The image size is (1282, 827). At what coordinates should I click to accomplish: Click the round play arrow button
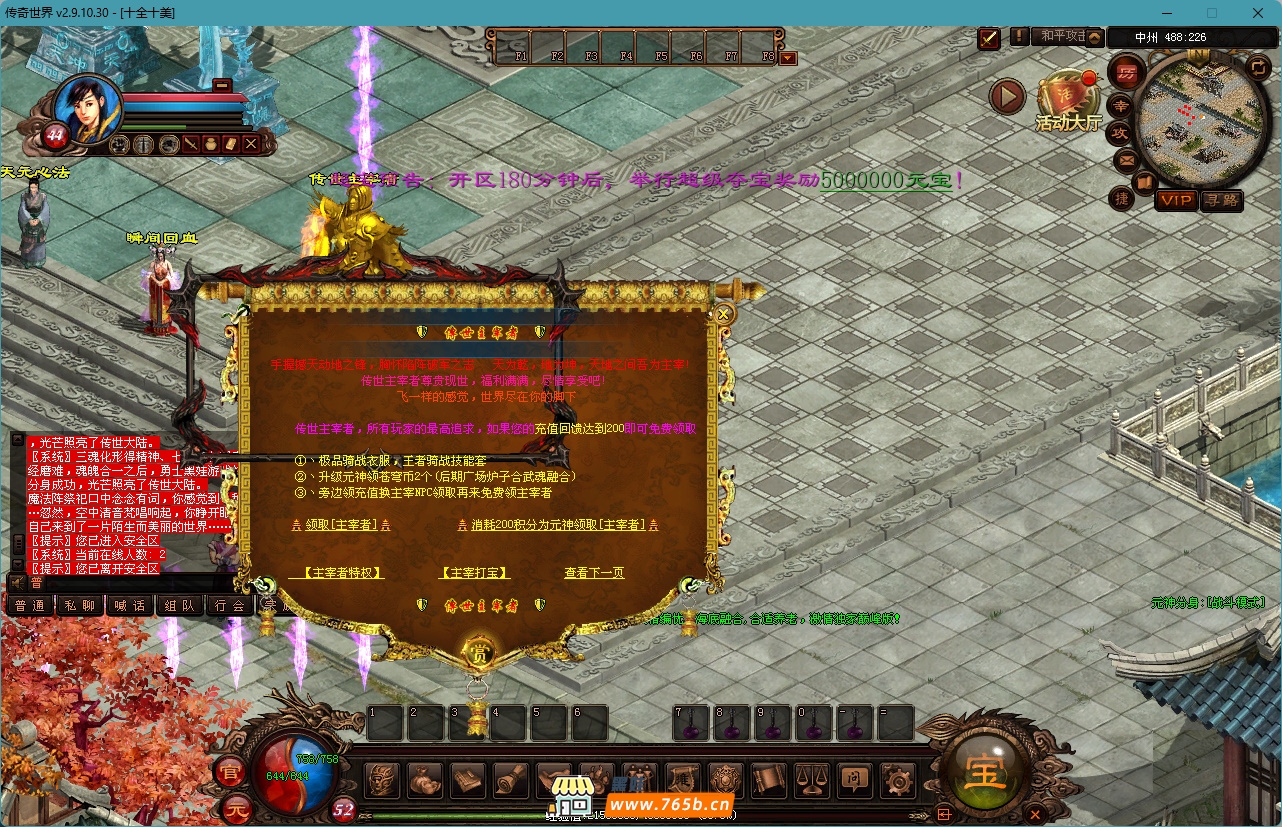[1007, 97]
